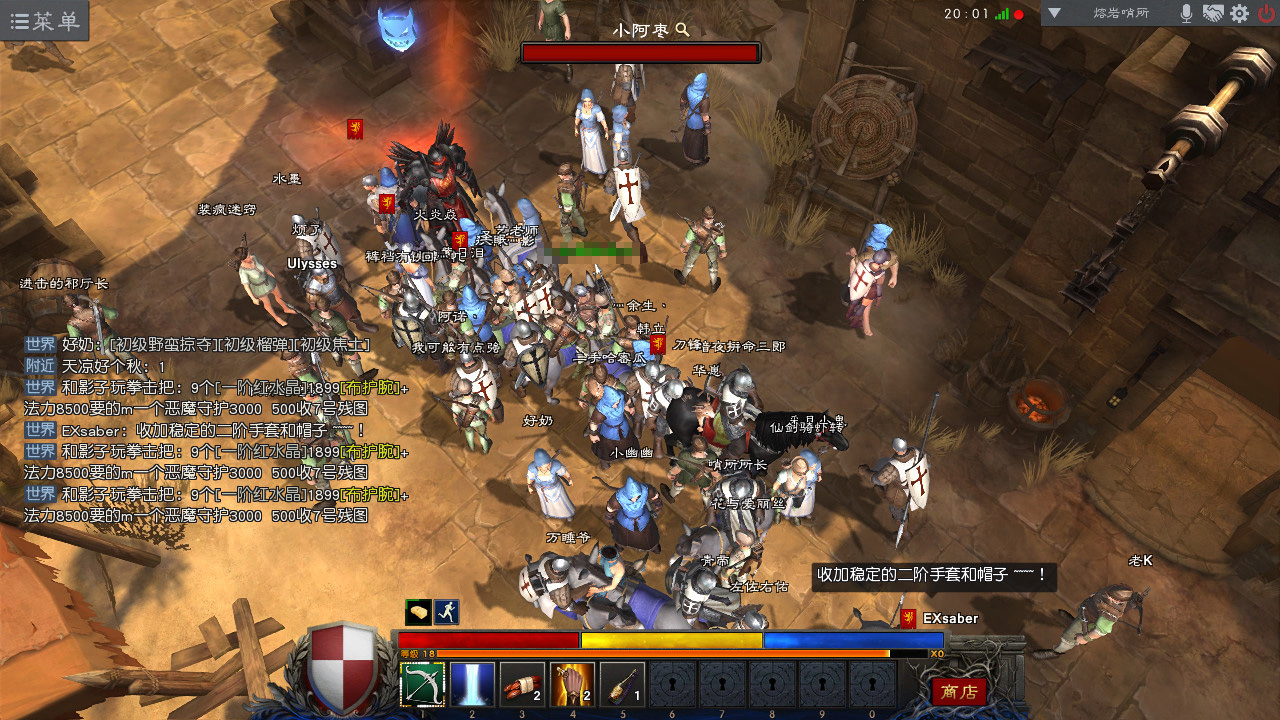Use the bottle item in slot 5
The image size is (1280, 720).
click(x=622, y=685)
